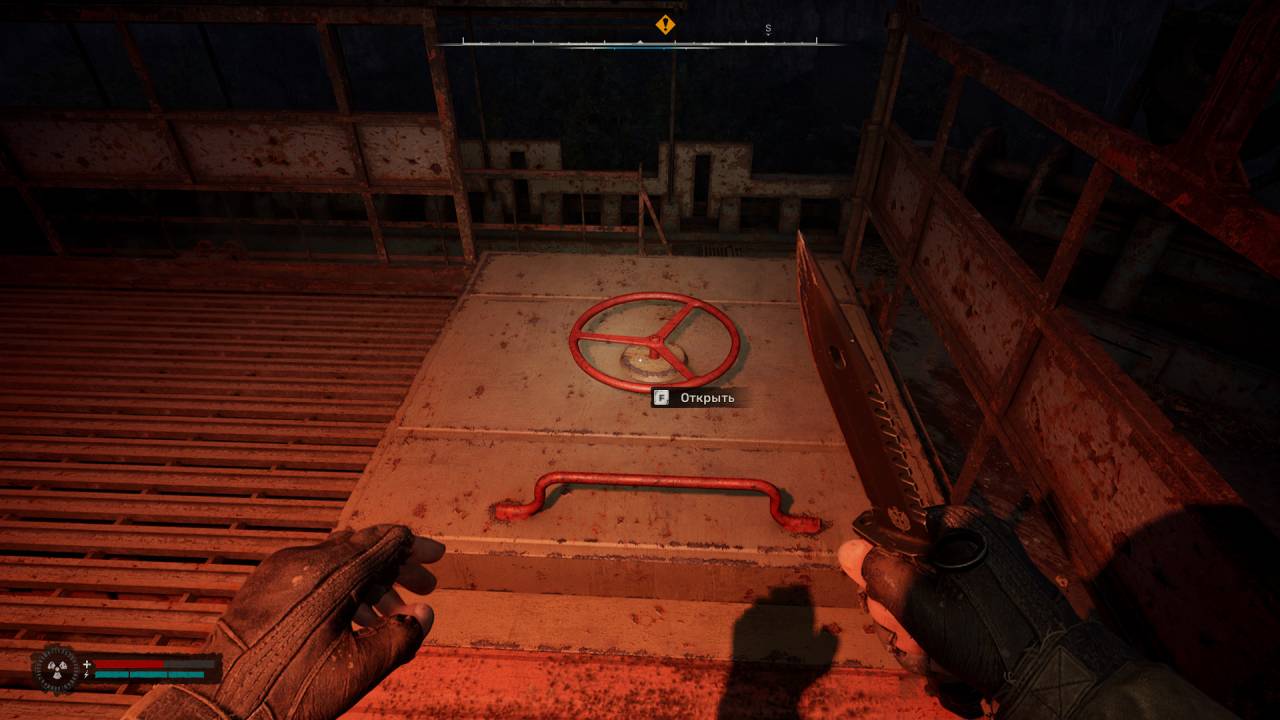The width and height of the screenshot is (1280, 720).
Task: Click the compass bar's south heading letter
Action: 768,29
